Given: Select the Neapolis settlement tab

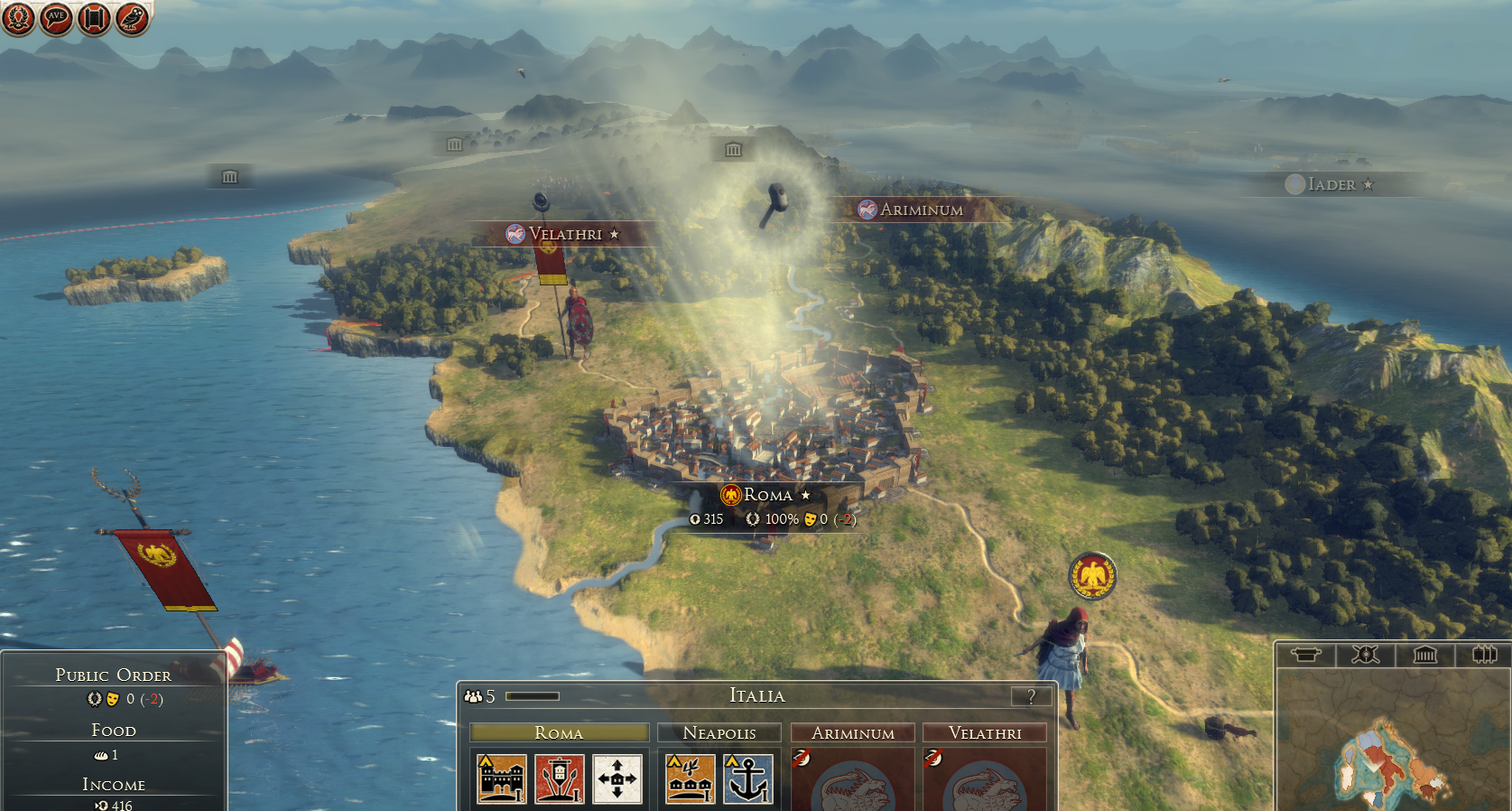Looking at the screenshot, I should (719, 732).
